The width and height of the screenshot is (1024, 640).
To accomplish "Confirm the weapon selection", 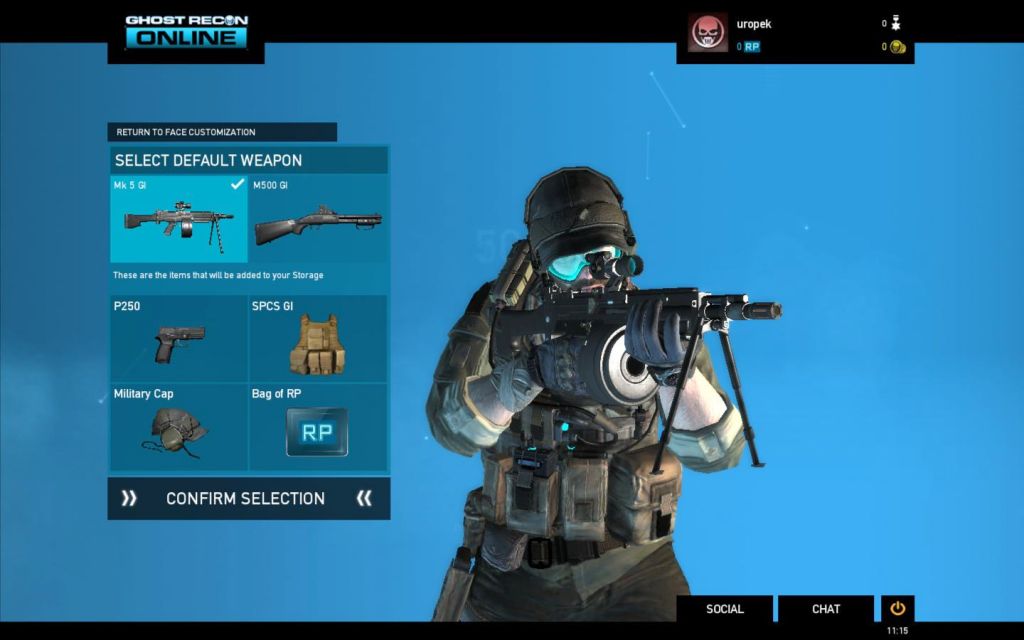I will click(x=248, y=498).
